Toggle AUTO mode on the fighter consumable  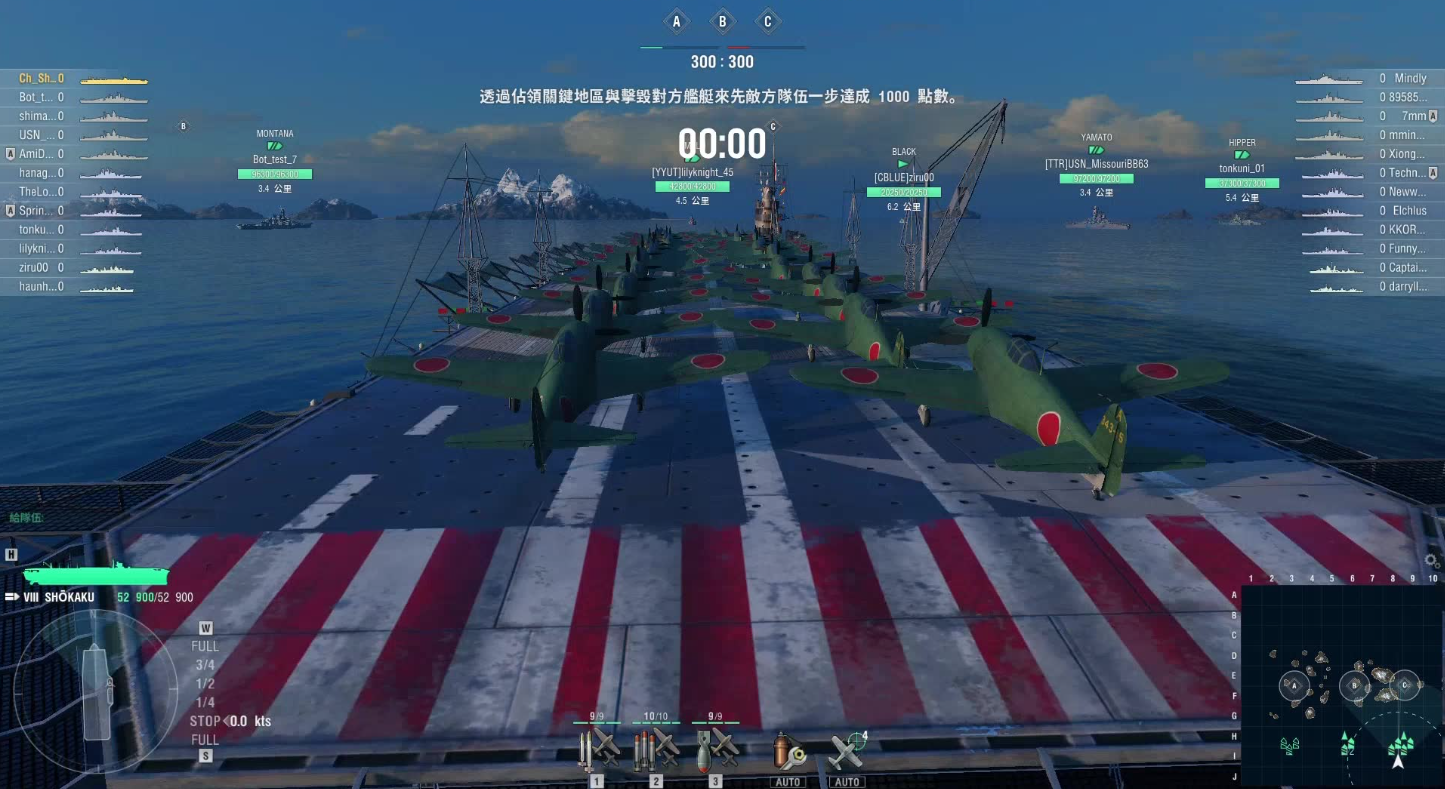[x=847, y=781]
